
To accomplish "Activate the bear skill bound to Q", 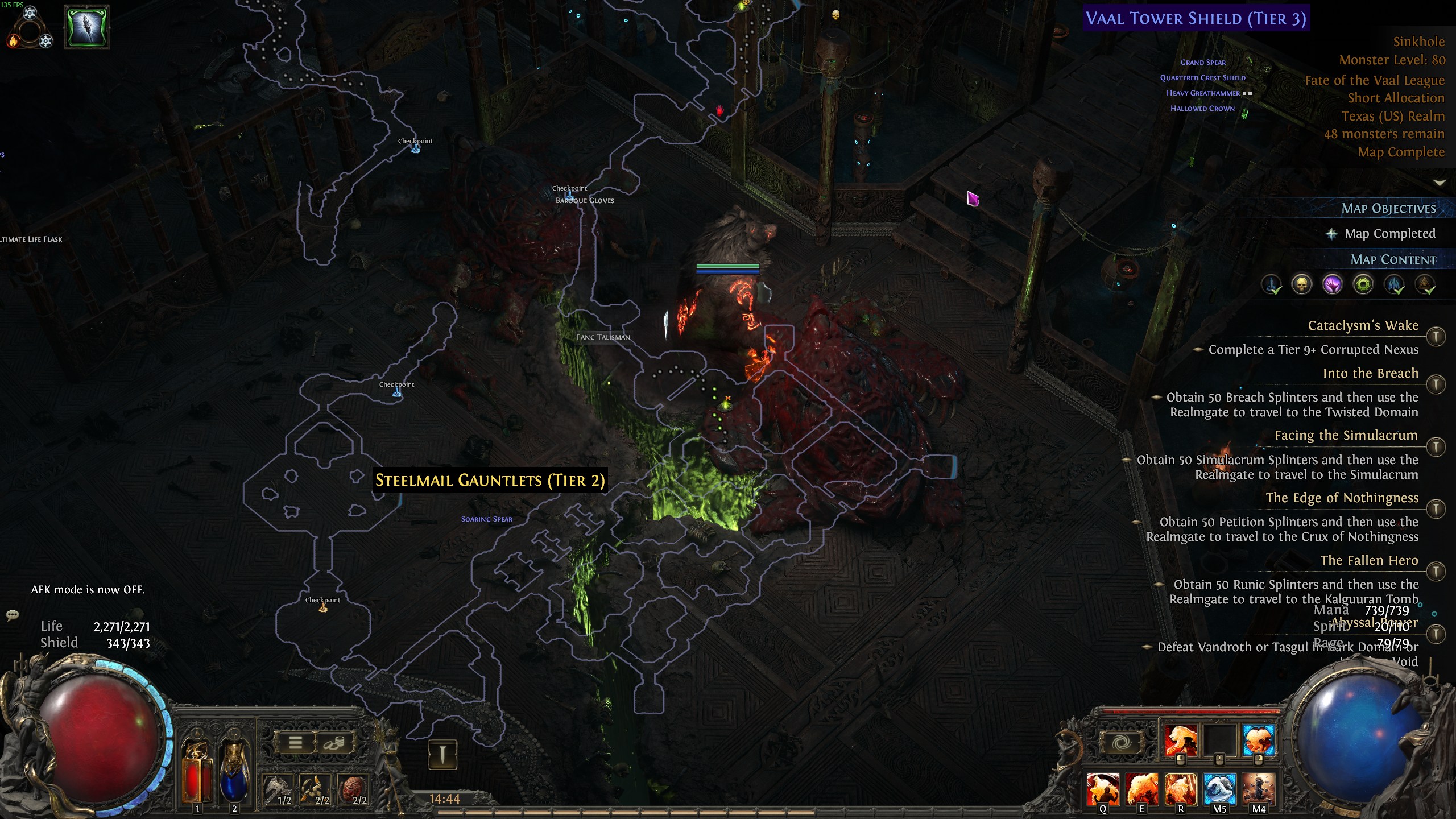I will click(1103, 789).
